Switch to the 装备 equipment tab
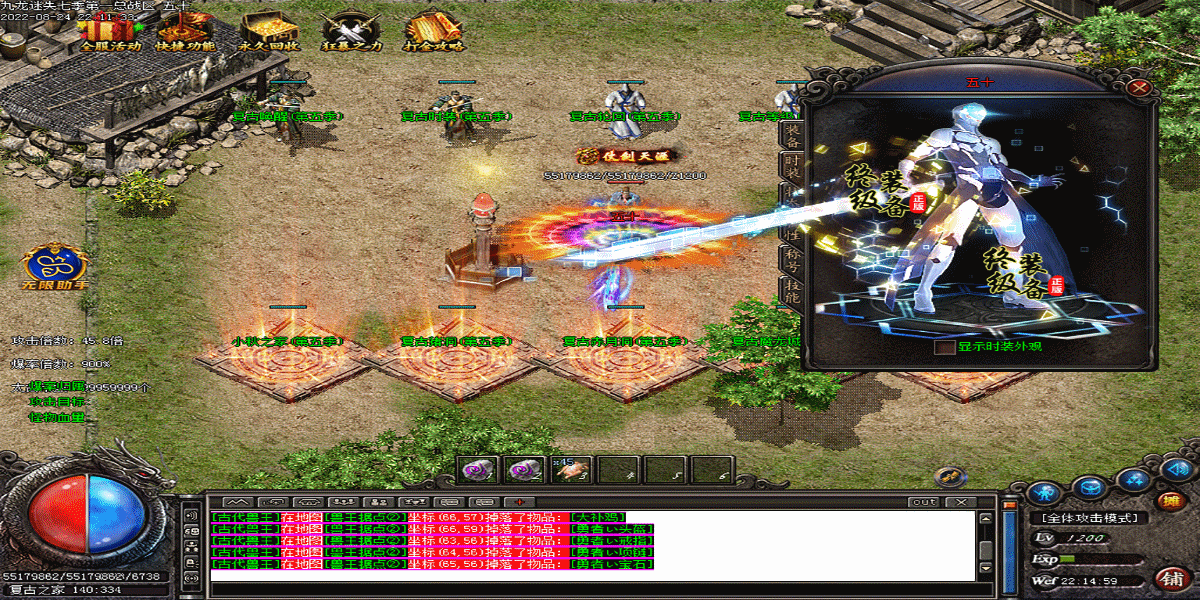Viewport: 1200px width, 600px height. click(791, 134)
